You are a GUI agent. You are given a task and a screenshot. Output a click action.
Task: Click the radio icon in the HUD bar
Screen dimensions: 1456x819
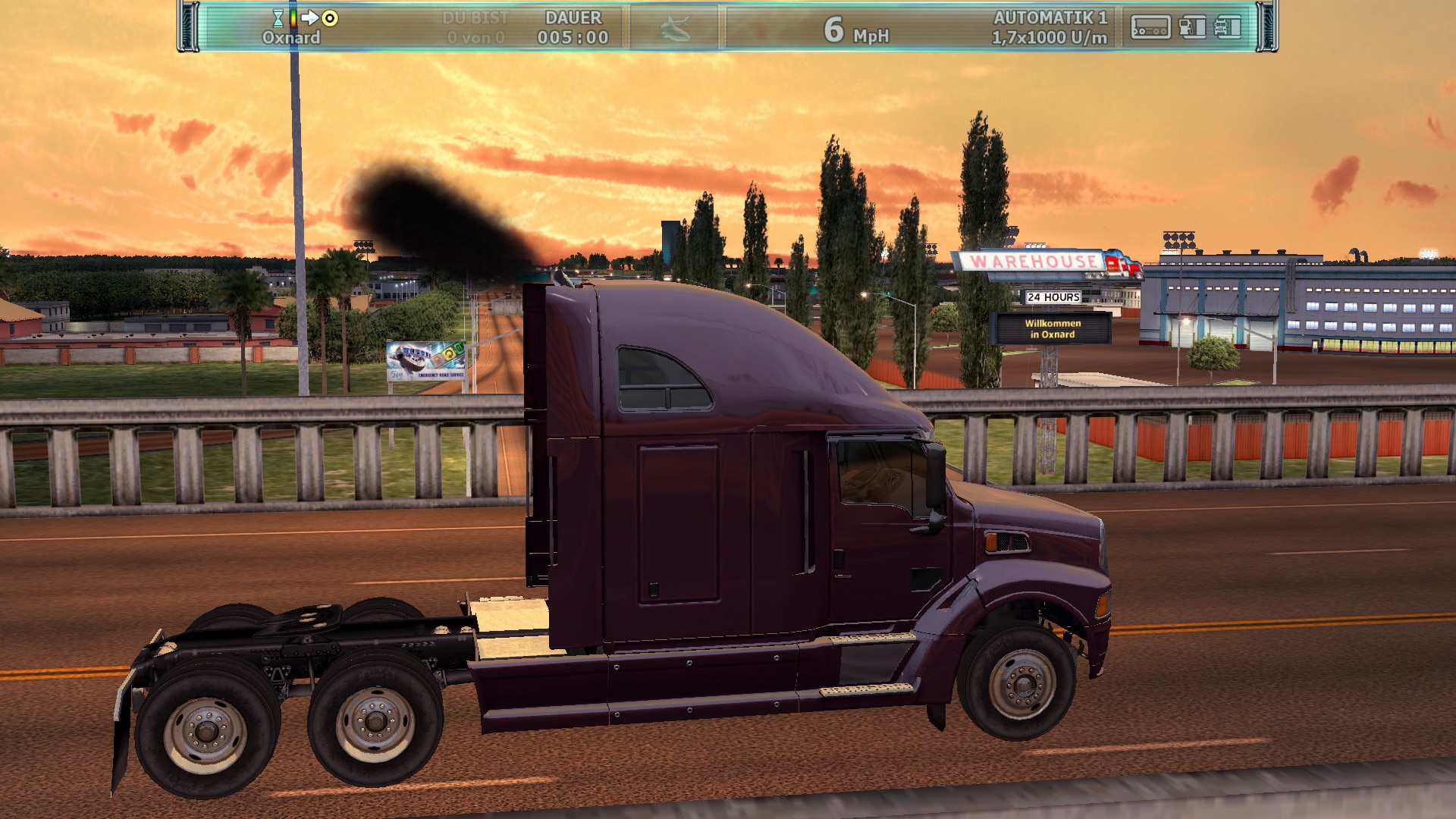pyautogui.click(x=1150, y=28)
